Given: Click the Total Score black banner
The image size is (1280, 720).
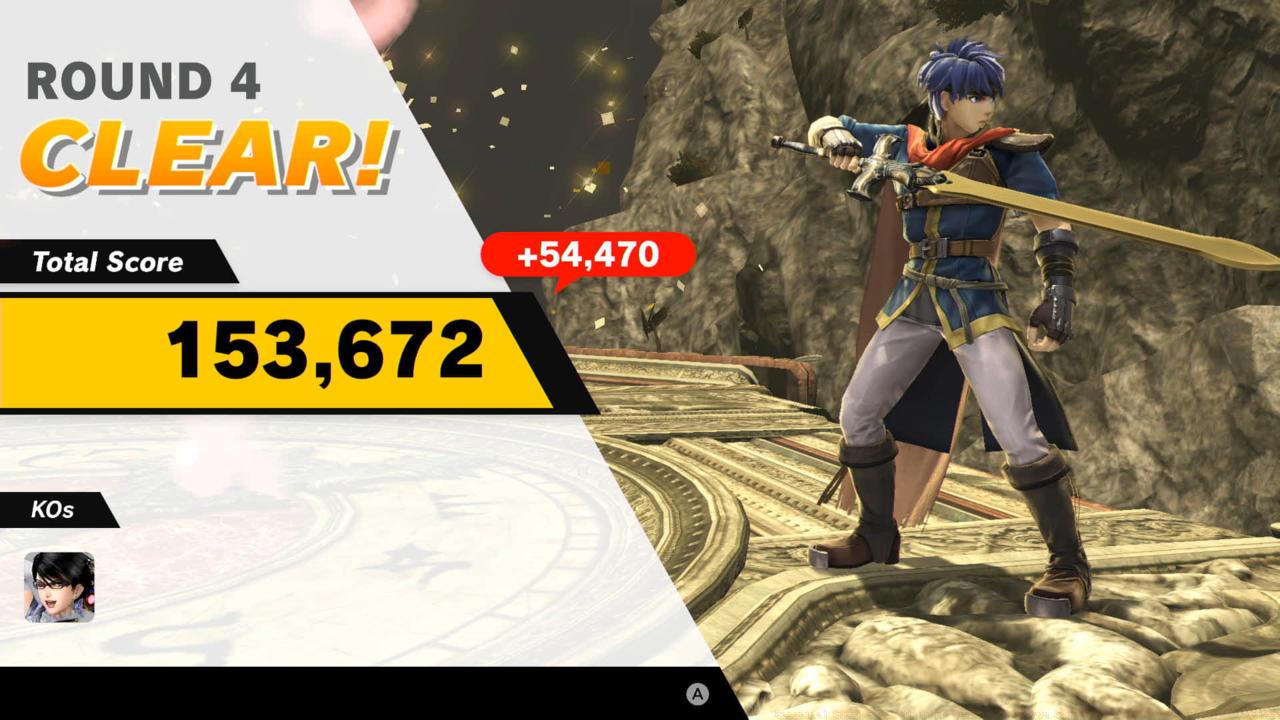Looking at the screenshot, I should pos(108,263).
